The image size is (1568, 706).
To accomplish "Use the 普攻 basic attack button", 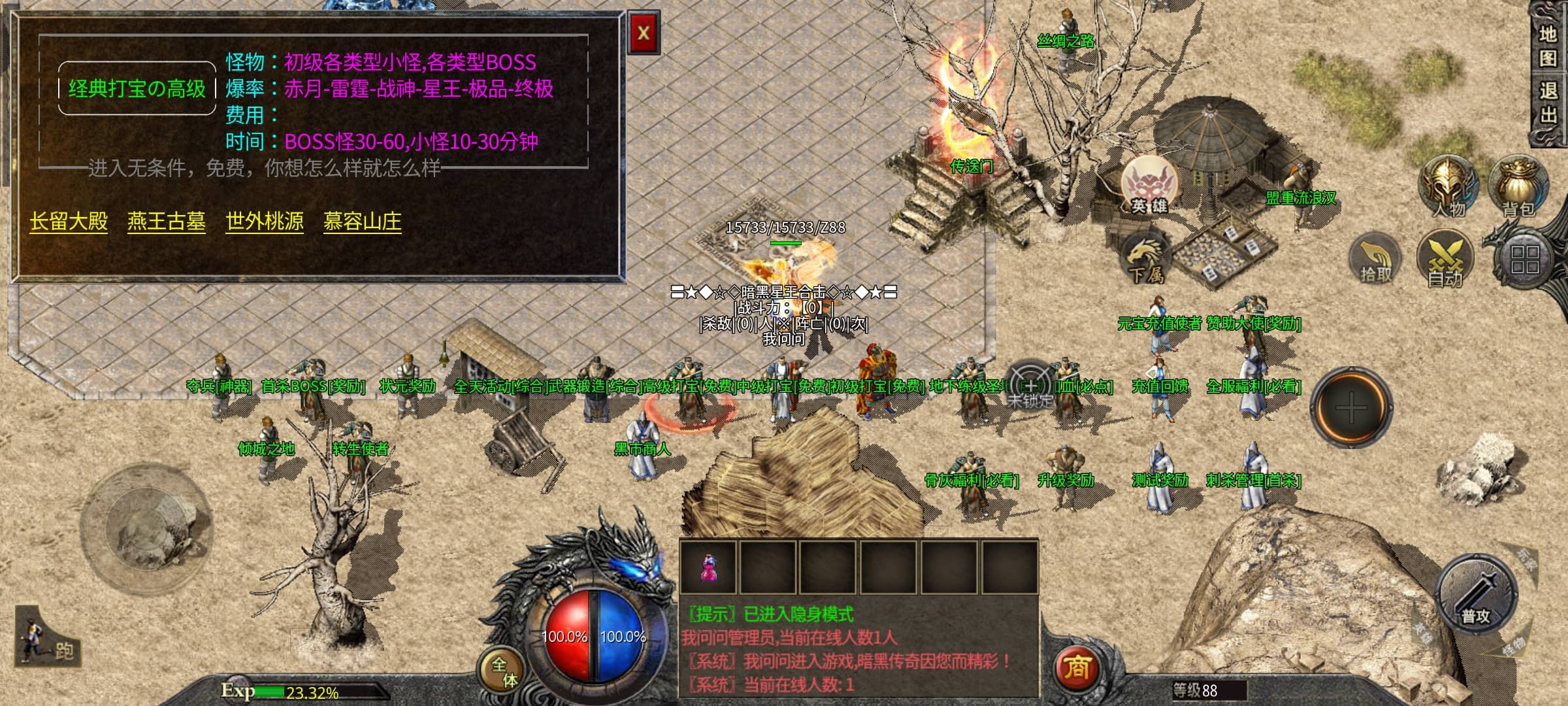I will point(1477,596).
